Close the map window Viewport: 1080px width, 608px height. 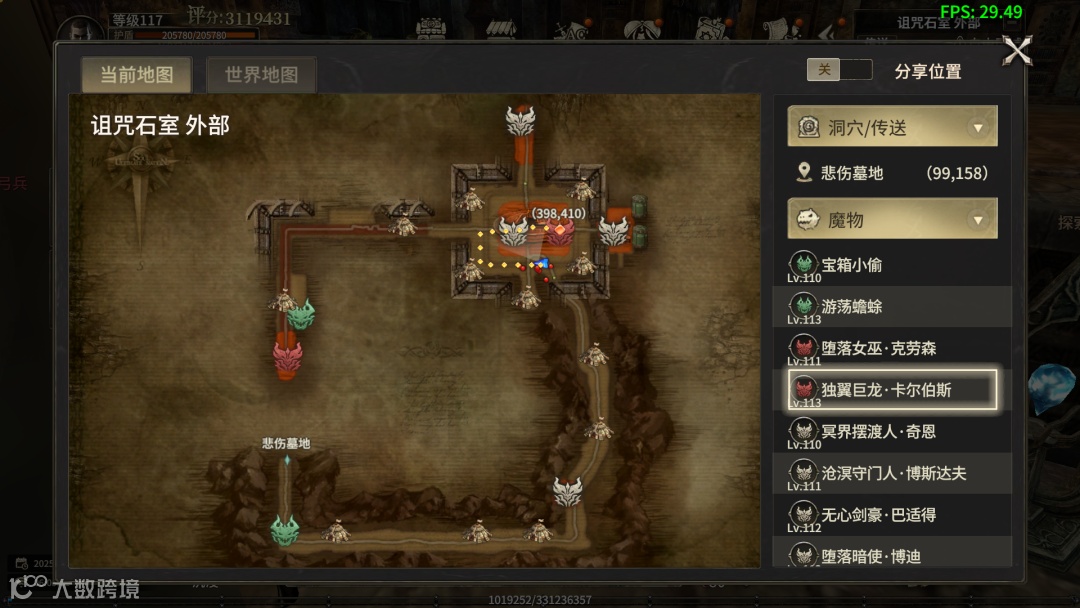point(1017,50)
